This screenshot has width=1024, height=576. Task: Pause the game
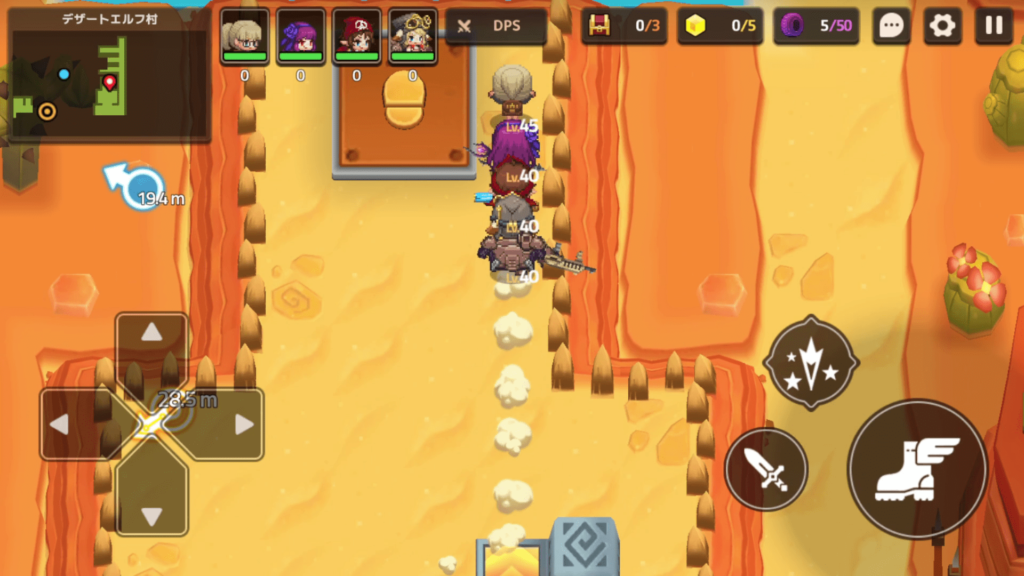click(x=993, y=26)
